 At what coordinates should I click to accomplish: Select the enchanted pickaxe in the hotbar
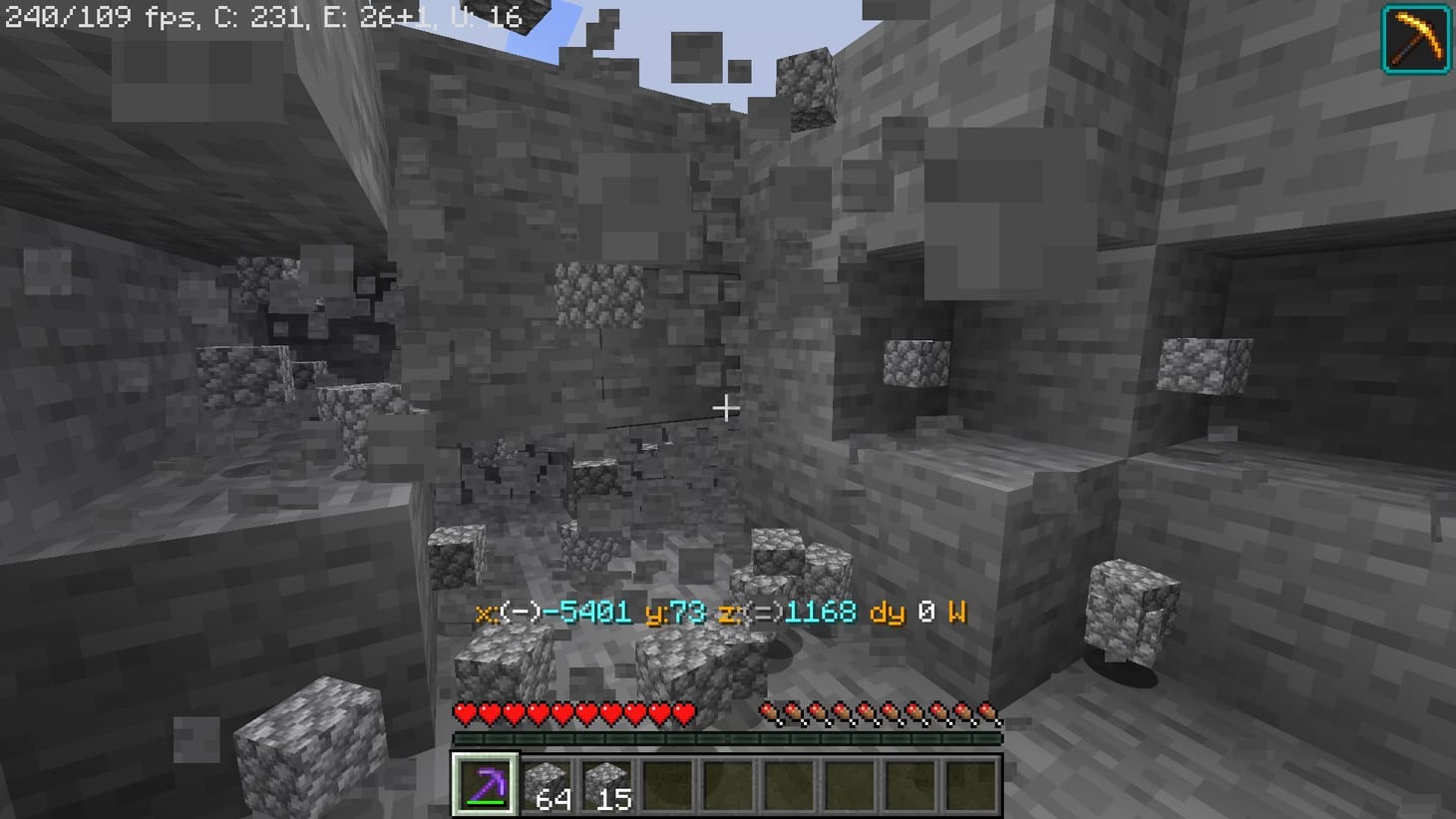(486, 786)
